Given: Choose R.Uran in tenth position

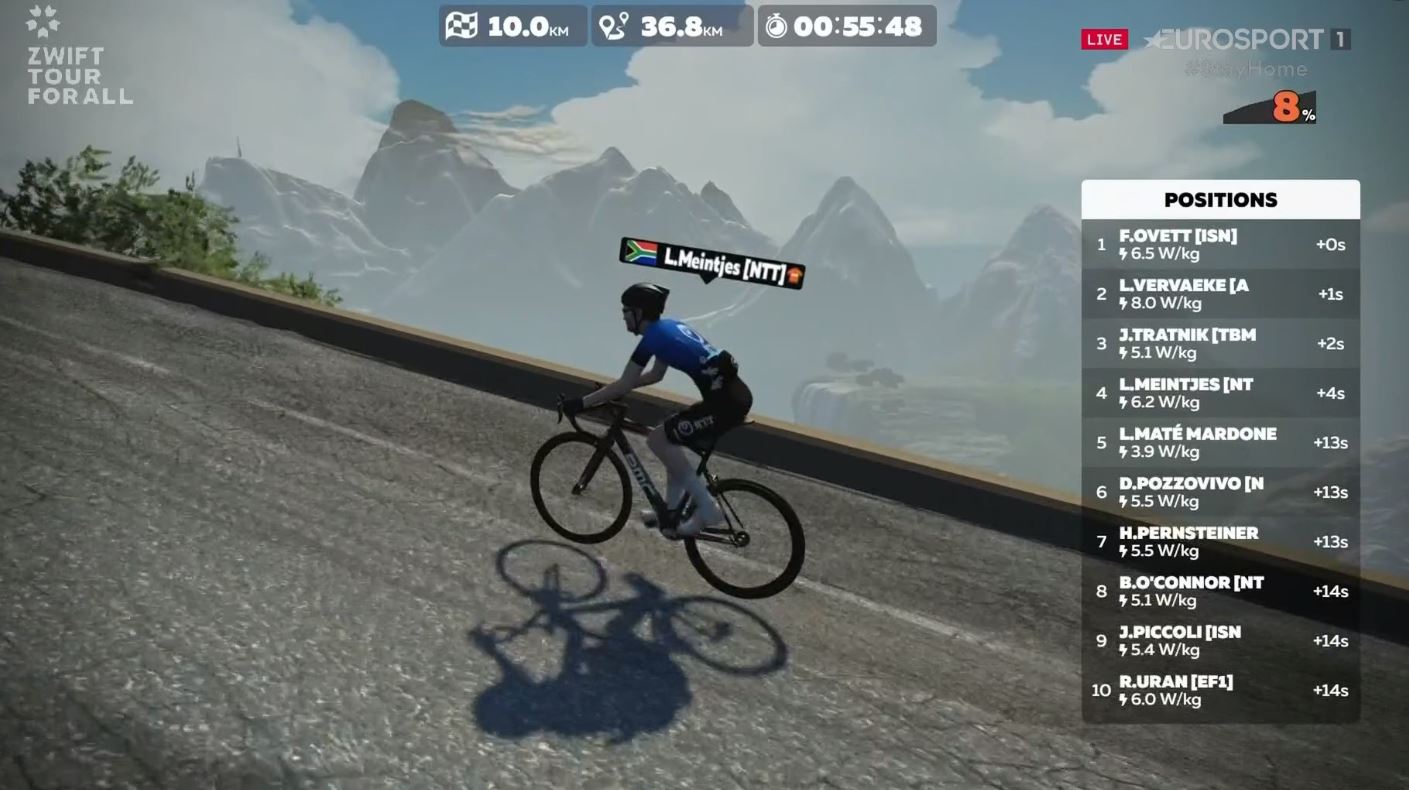Looking at the screenshot, I should pos(1220,690).
